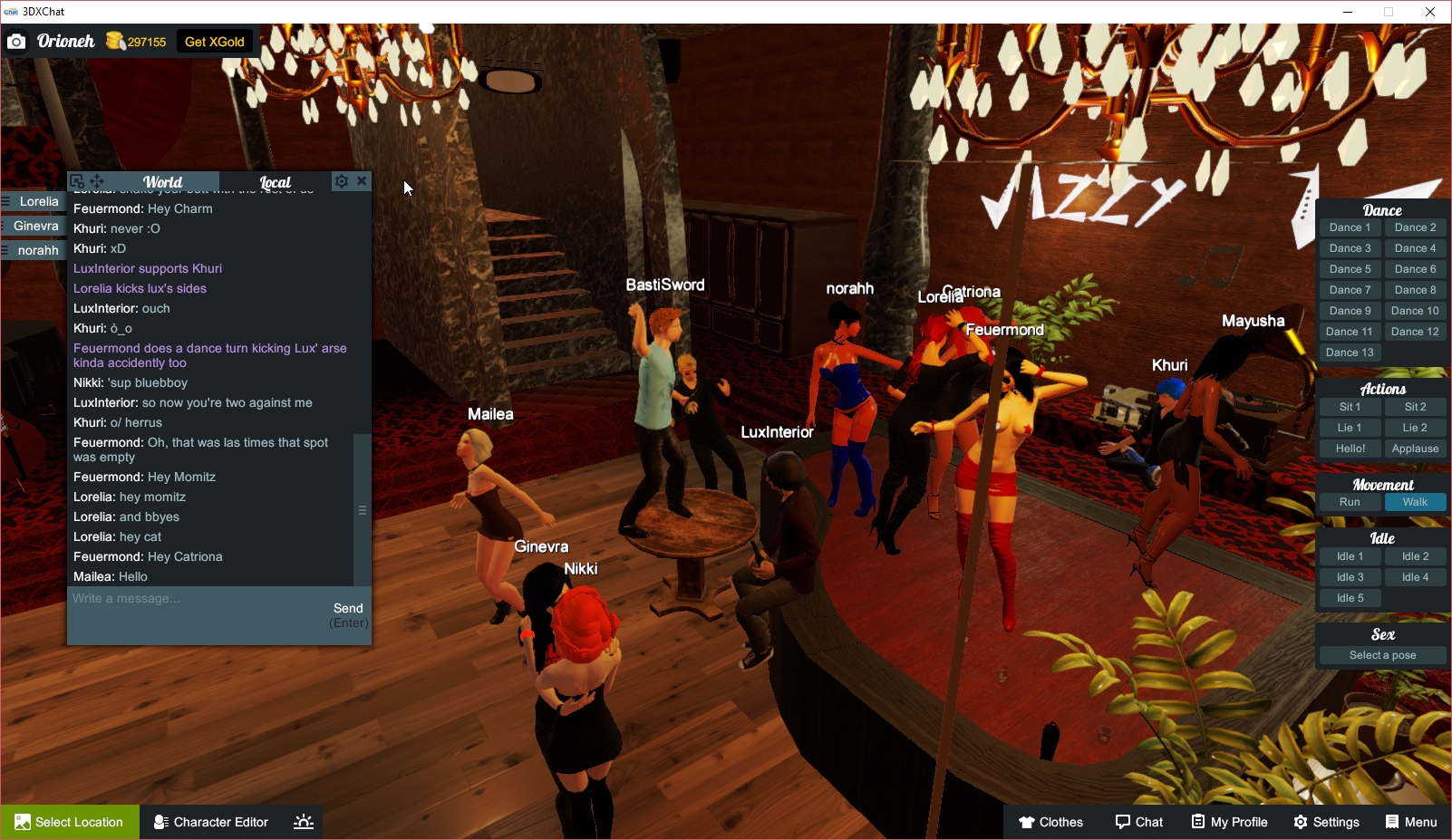Click the camera screenshot icon
1452x840 pixels.
click(x=16, y=41)
